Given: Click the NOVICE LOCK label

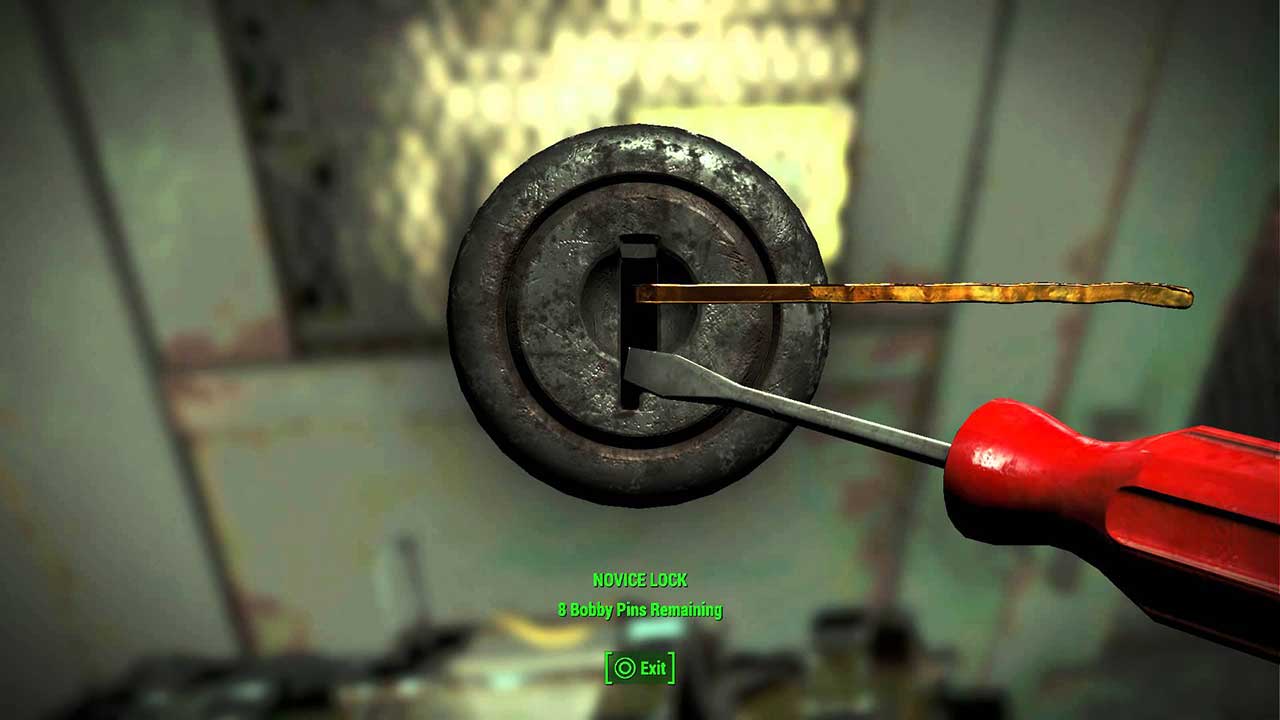Looking at the screenshot, I should [638, 577].
